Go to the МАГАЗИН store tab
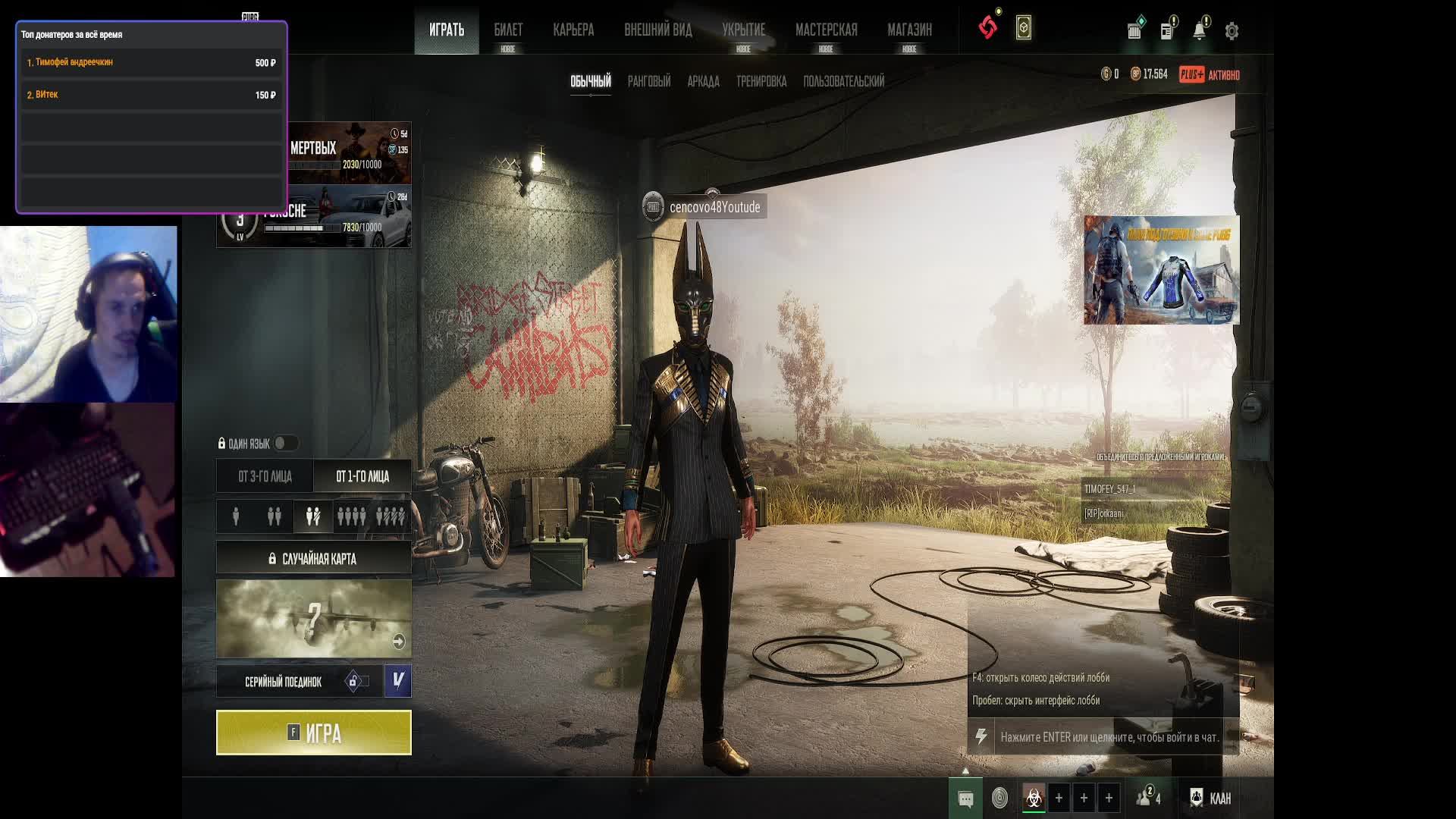The width and height of the screenshot is (1456, 819). click(909, 30)
